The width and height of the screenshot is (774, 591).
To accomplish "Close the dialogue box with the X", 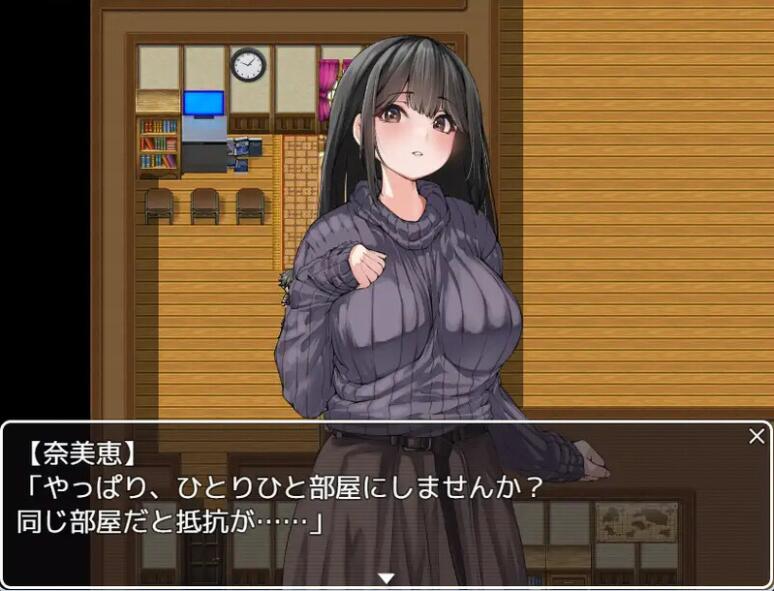I will 757,436.
